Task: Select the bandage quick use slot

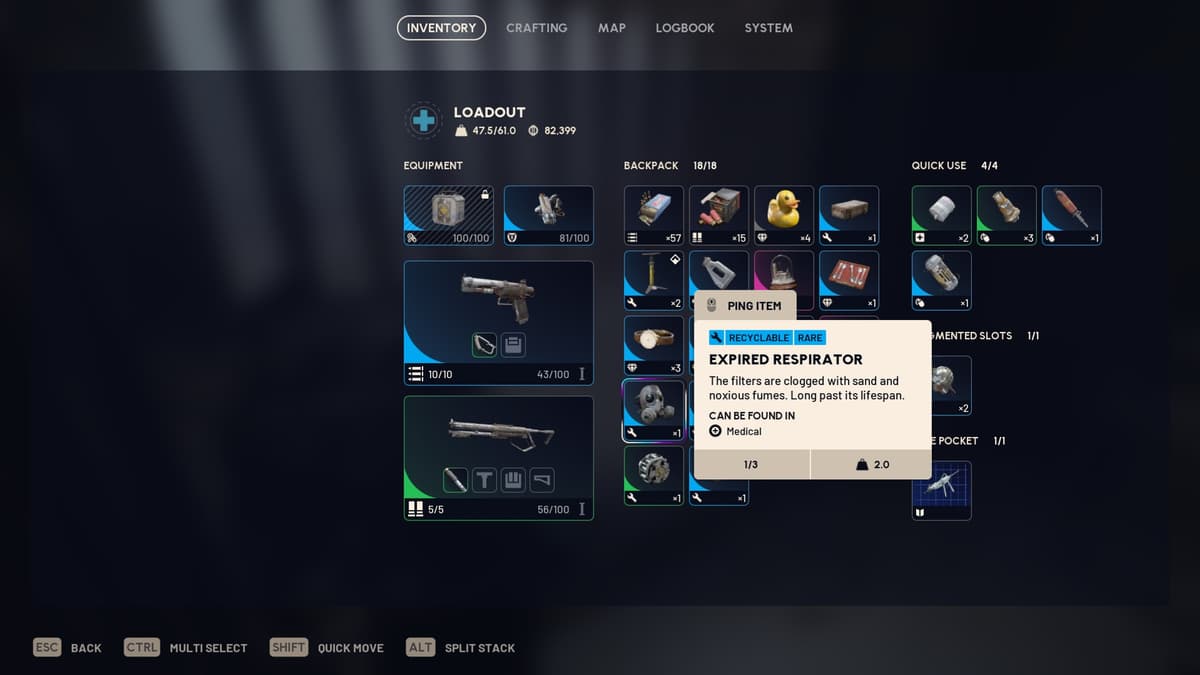Action: point(941,215)
